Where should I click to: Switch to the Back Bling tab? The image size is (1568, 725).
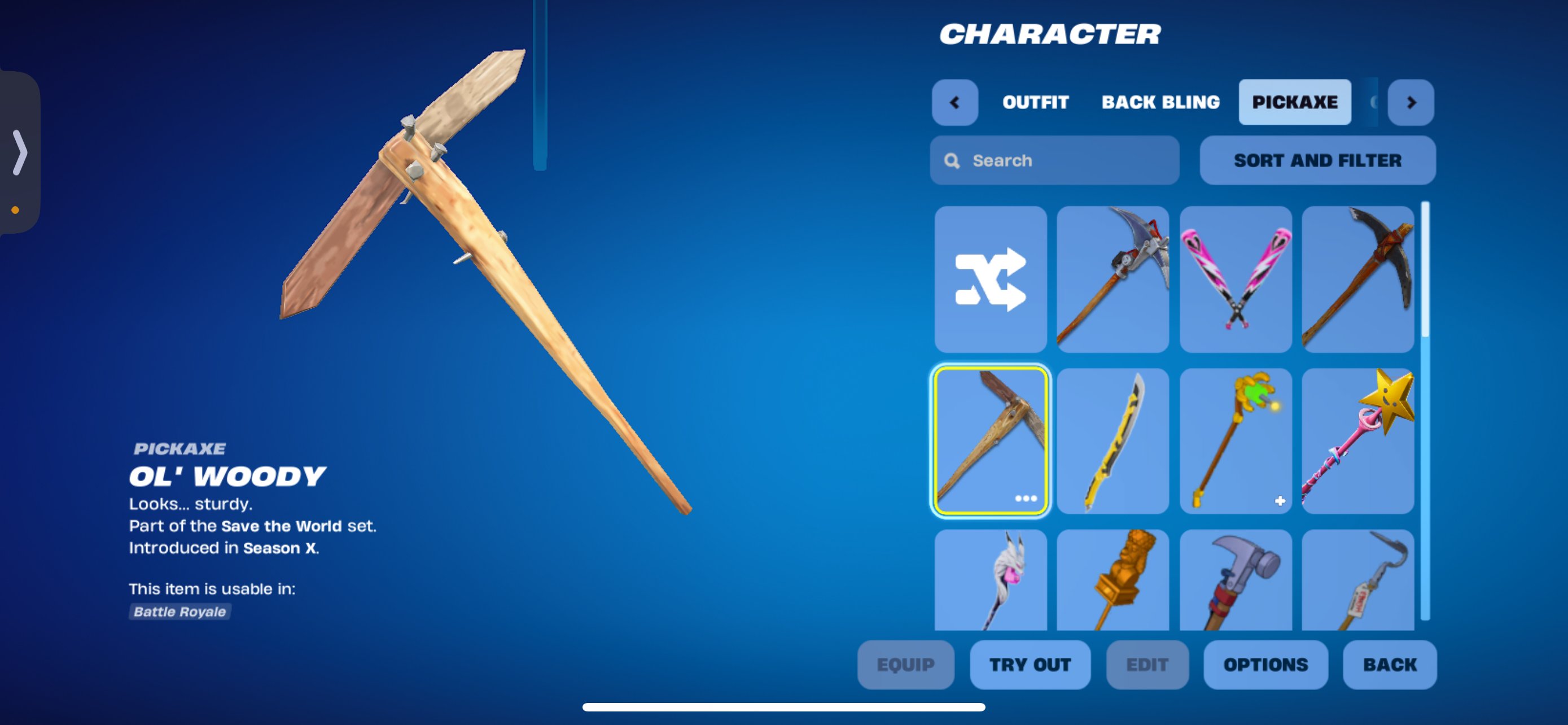click(x=1159, y=102)
